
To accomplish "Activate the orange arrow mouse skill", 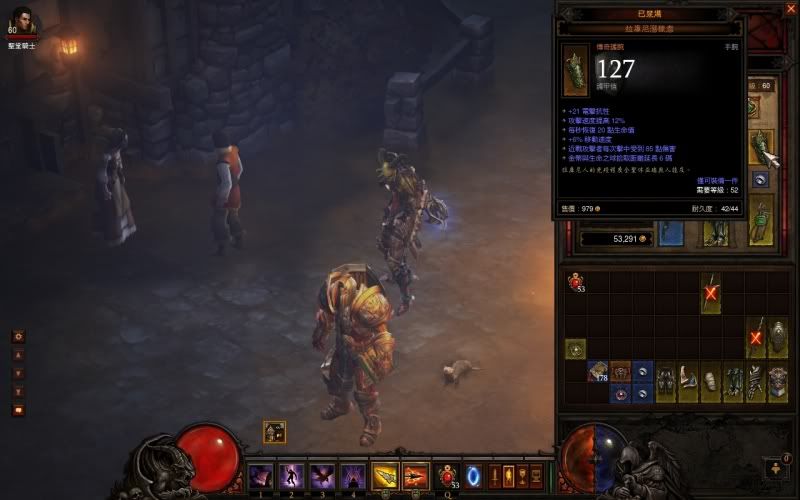I will (x=415, y=475).
